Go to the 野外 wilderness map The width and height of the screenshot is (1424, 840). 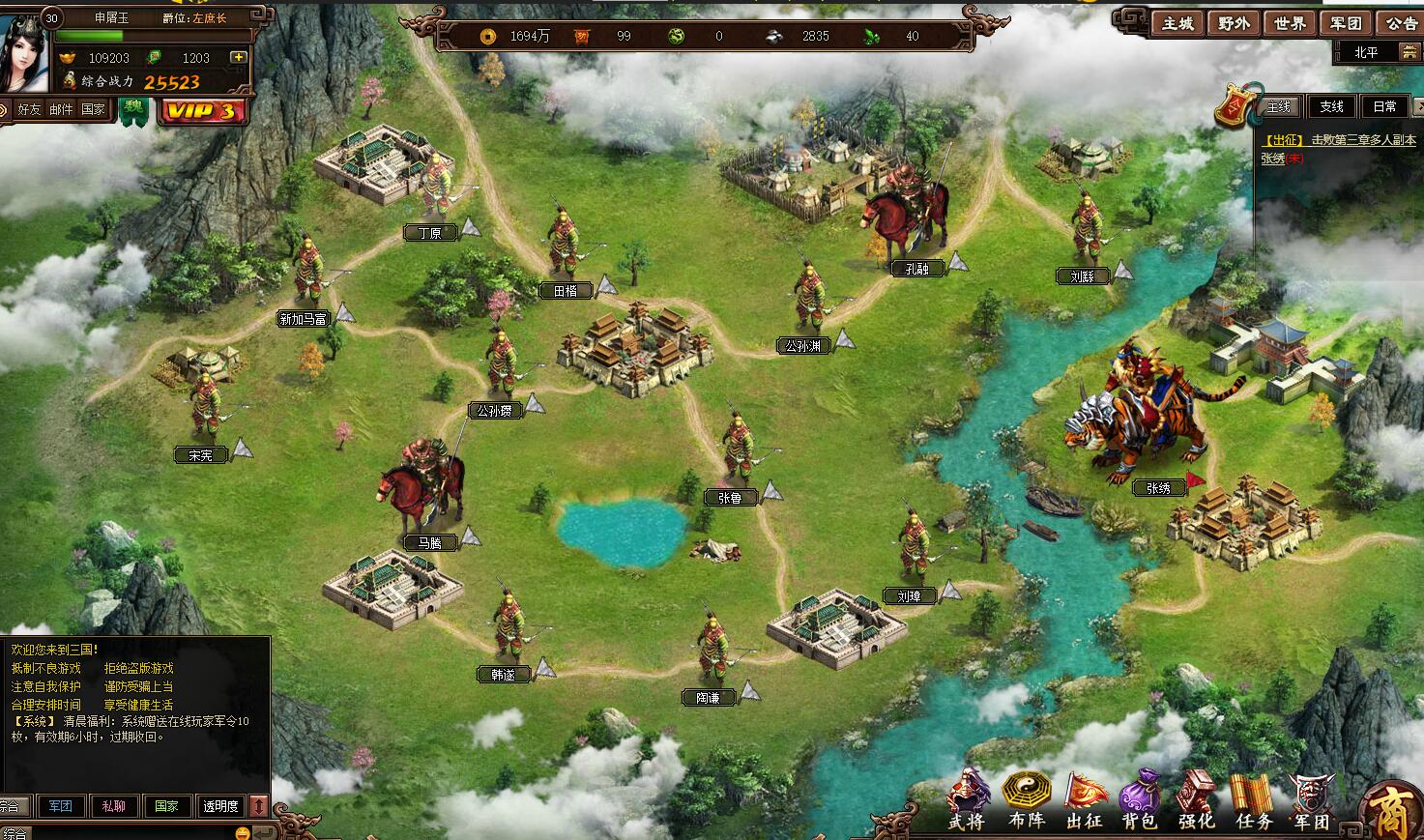click(x=1234, y=23)
